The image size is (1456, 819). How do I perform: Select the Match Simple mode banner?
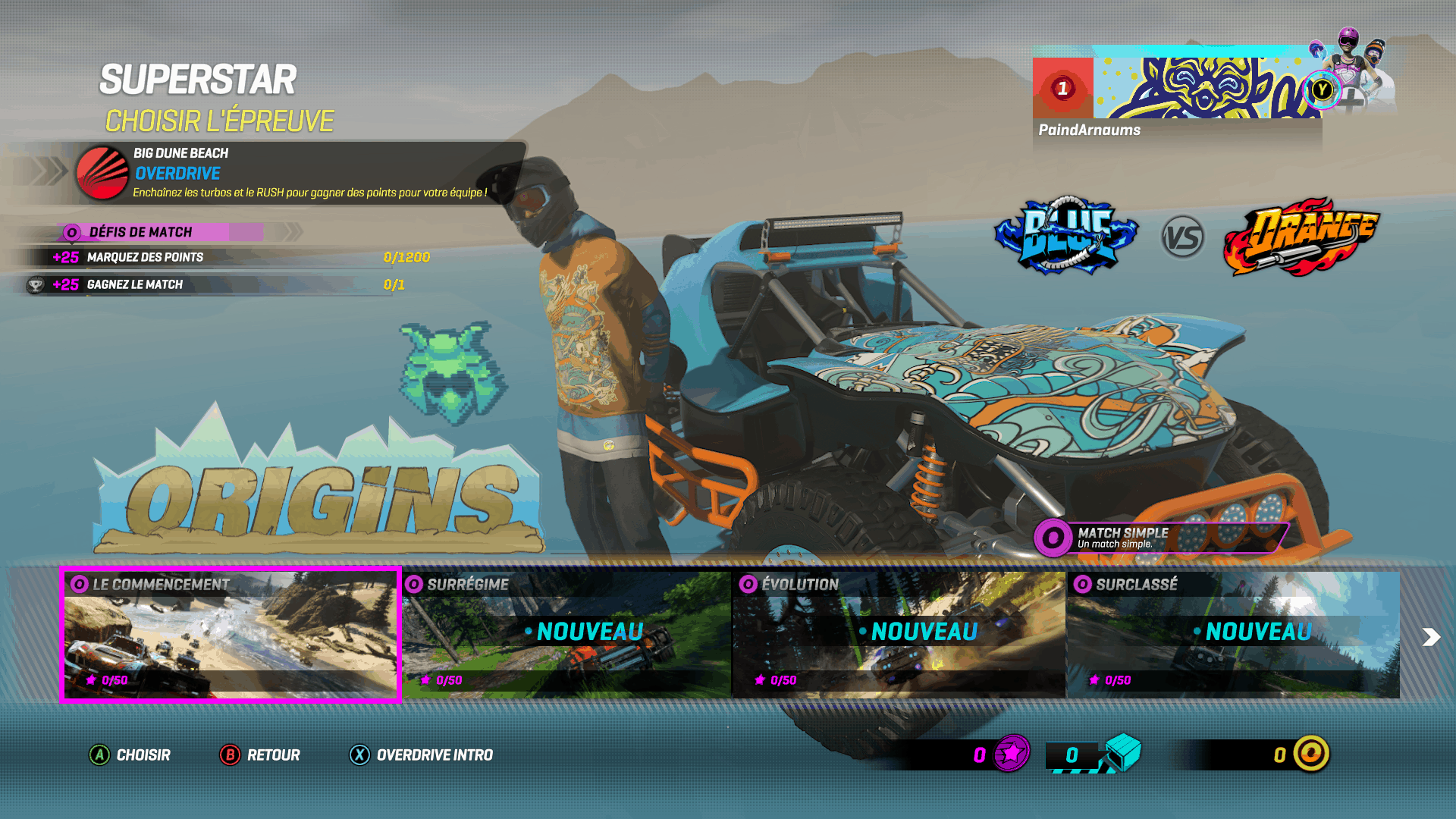[x=1160, y=538]
